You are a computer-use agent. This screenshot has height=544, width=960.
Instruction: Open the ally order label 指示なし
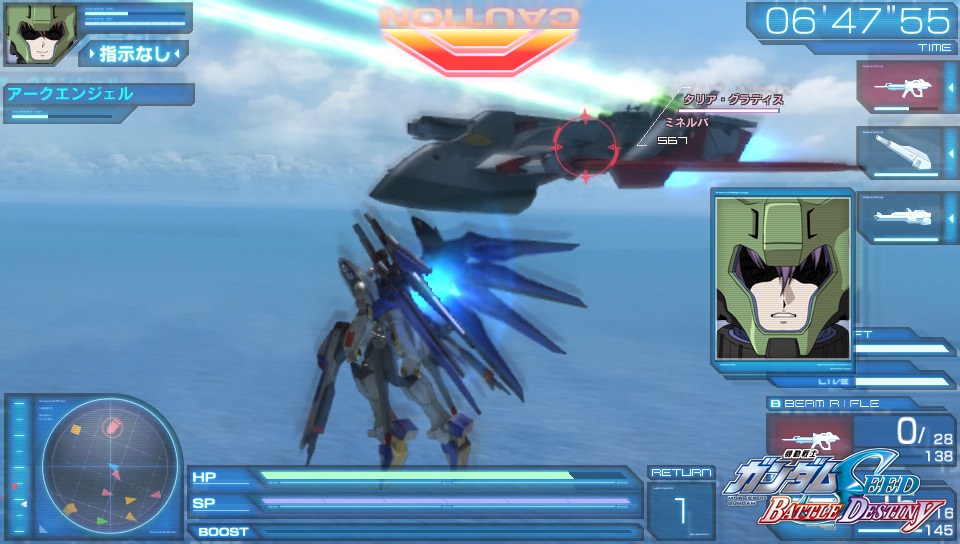tap(133, 53)
